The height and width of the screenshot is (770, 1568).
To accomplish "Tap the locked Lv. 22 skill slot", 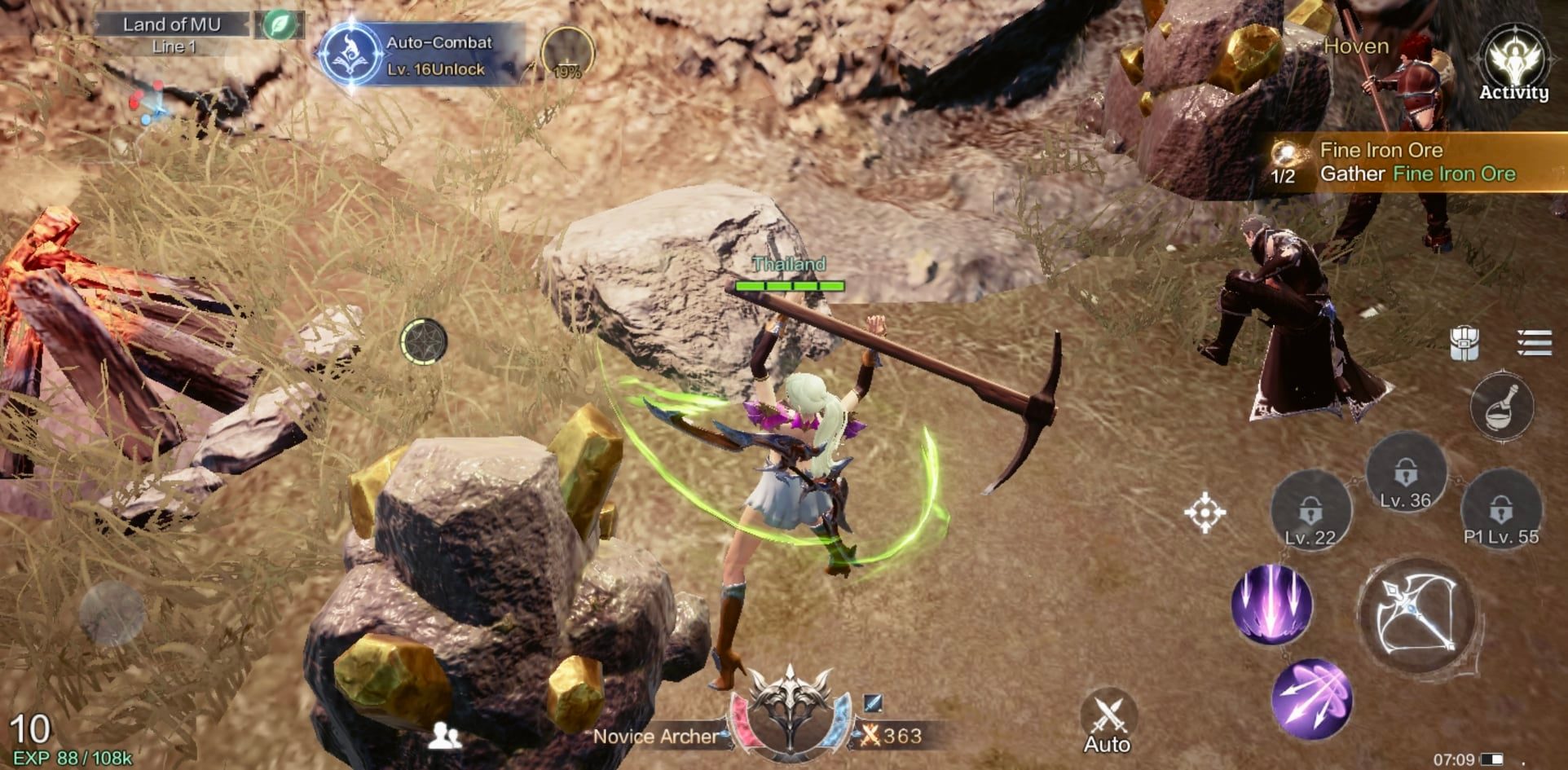I will (x=1310, y=512).
